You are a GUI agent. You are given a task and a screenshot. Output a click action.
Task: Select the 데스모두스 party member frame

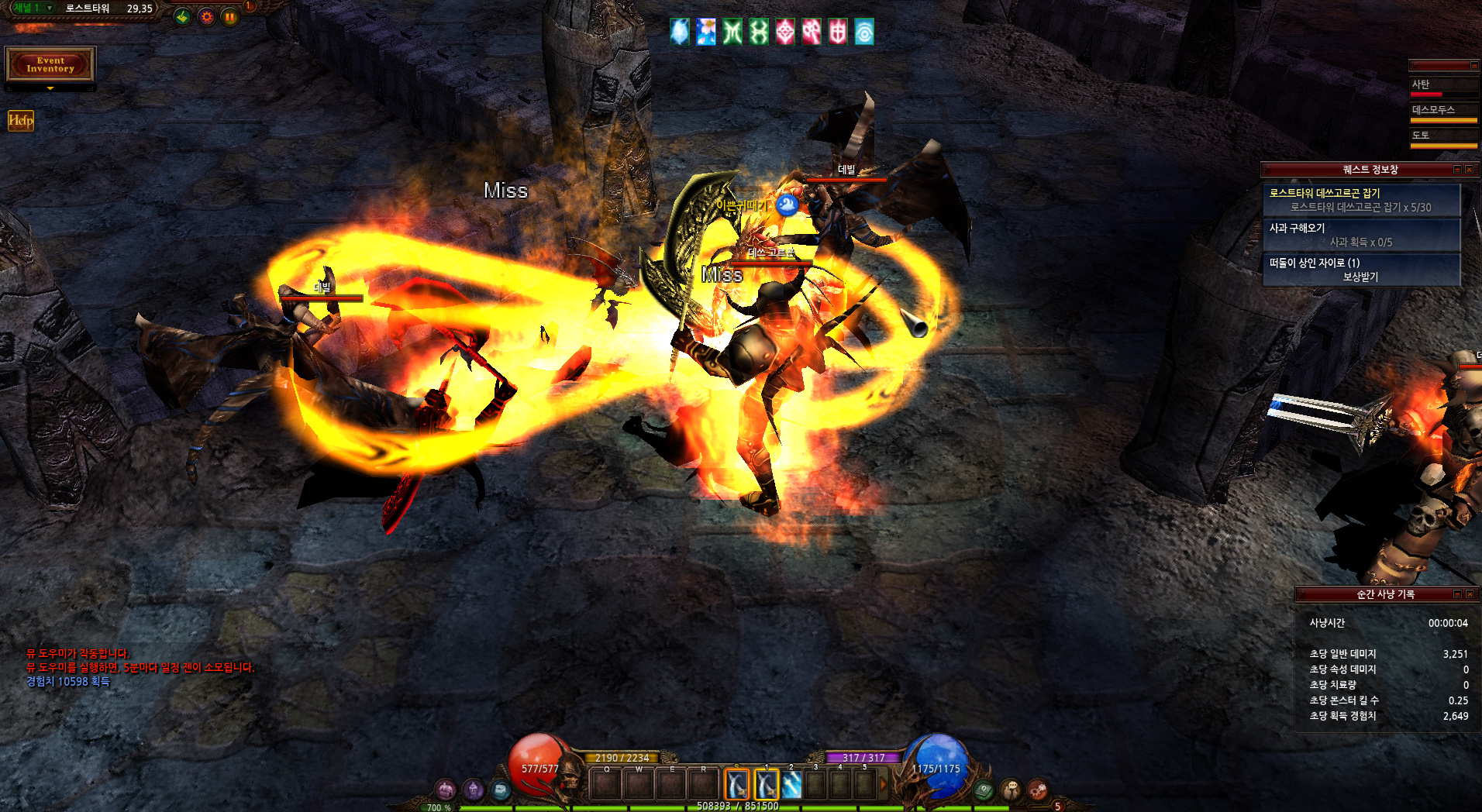(1443, 112)
